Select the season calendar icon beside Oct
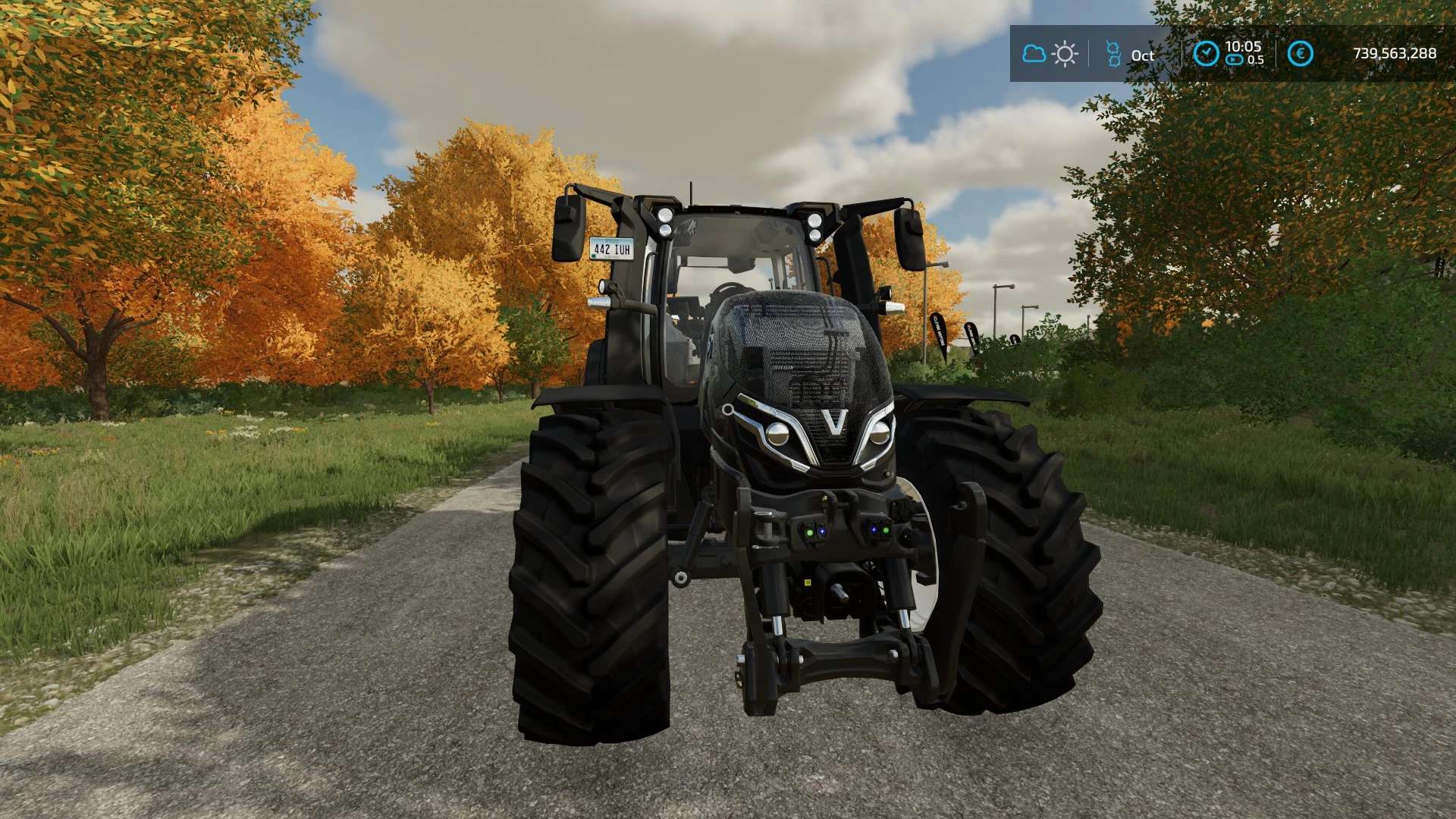Screen dimensions: 1456x819 (x=1112, y=54)
